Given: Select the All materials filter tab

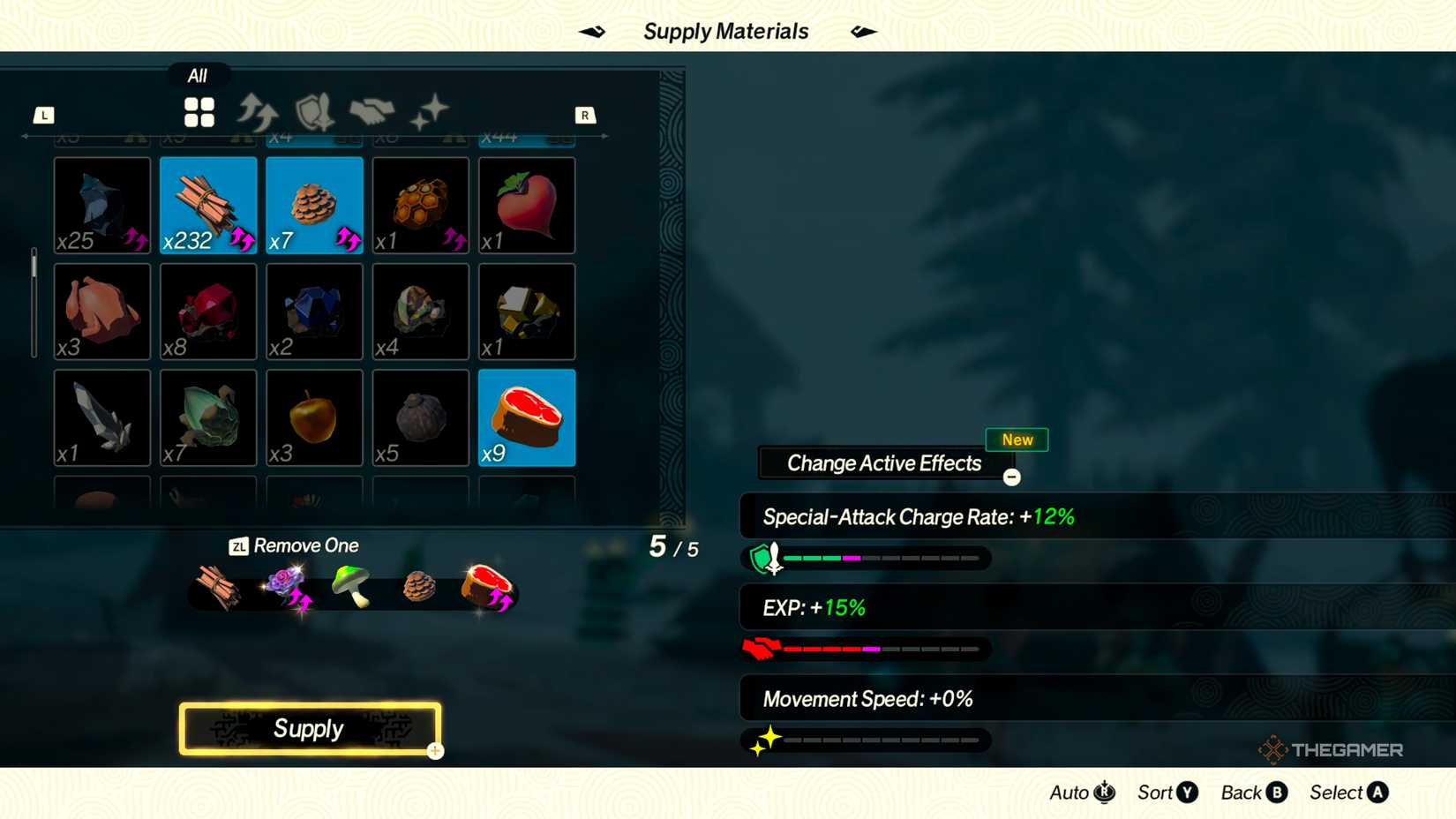Looking at the screenshot, I should (x=199, y=112).
